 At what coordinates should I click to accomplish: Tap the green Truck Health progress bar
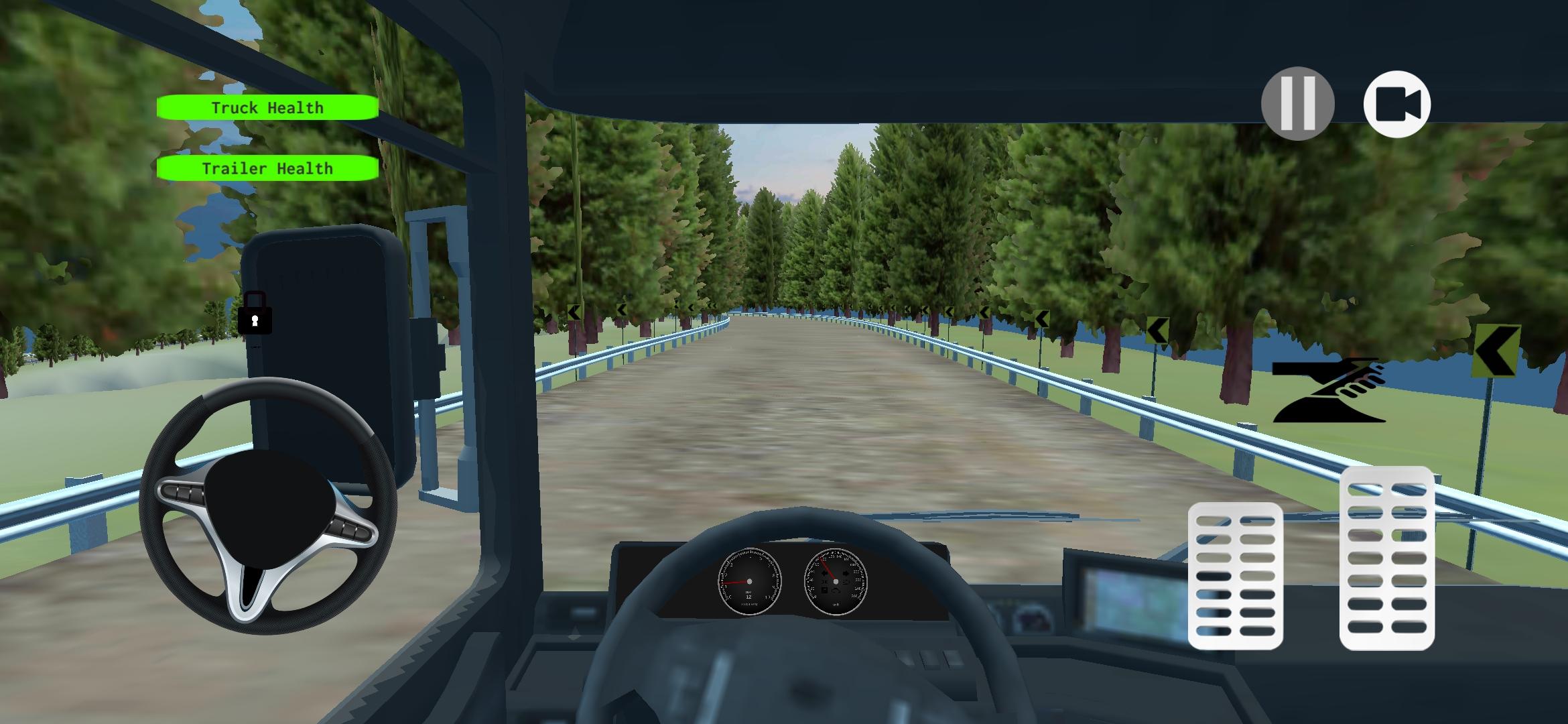point(266,107)
